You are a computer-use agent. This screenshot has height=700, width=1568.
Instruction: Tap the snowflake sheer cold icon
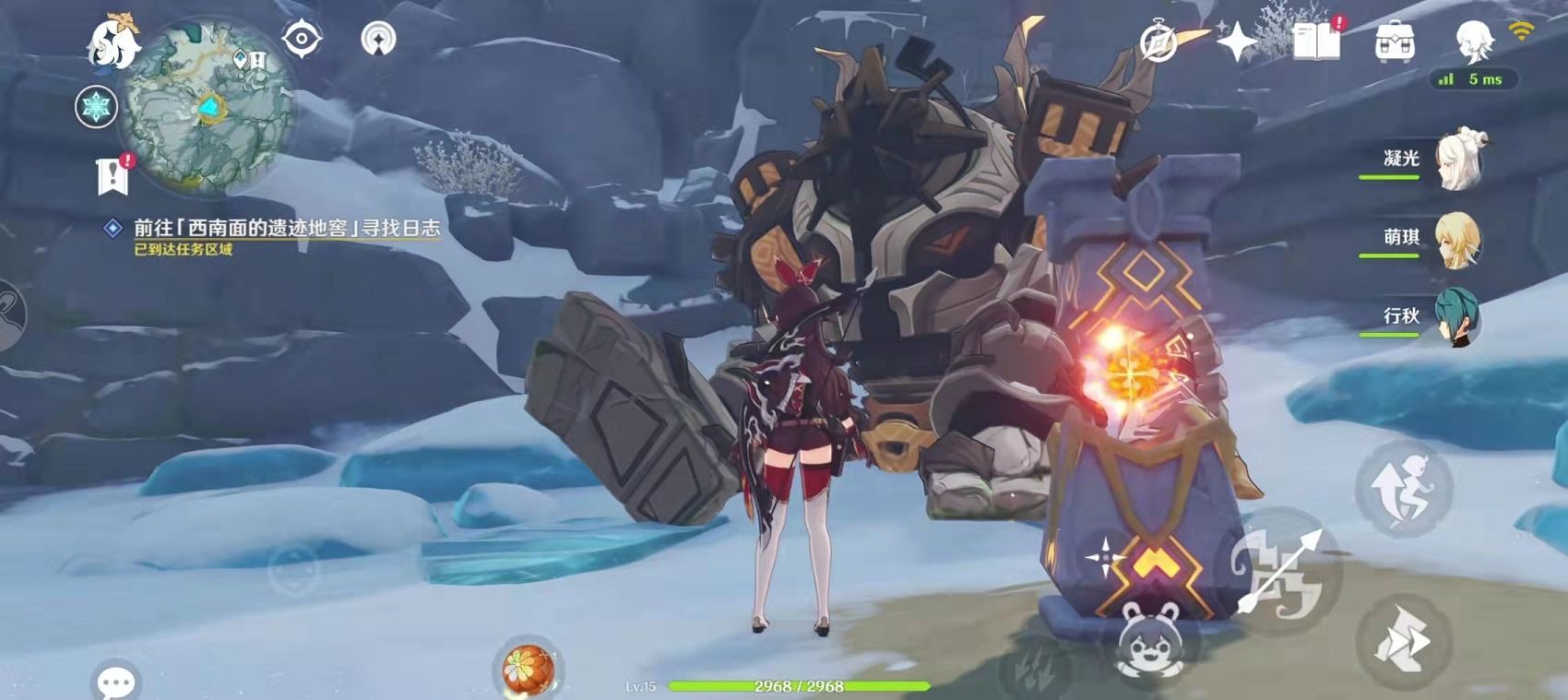[x=96, y=107]
